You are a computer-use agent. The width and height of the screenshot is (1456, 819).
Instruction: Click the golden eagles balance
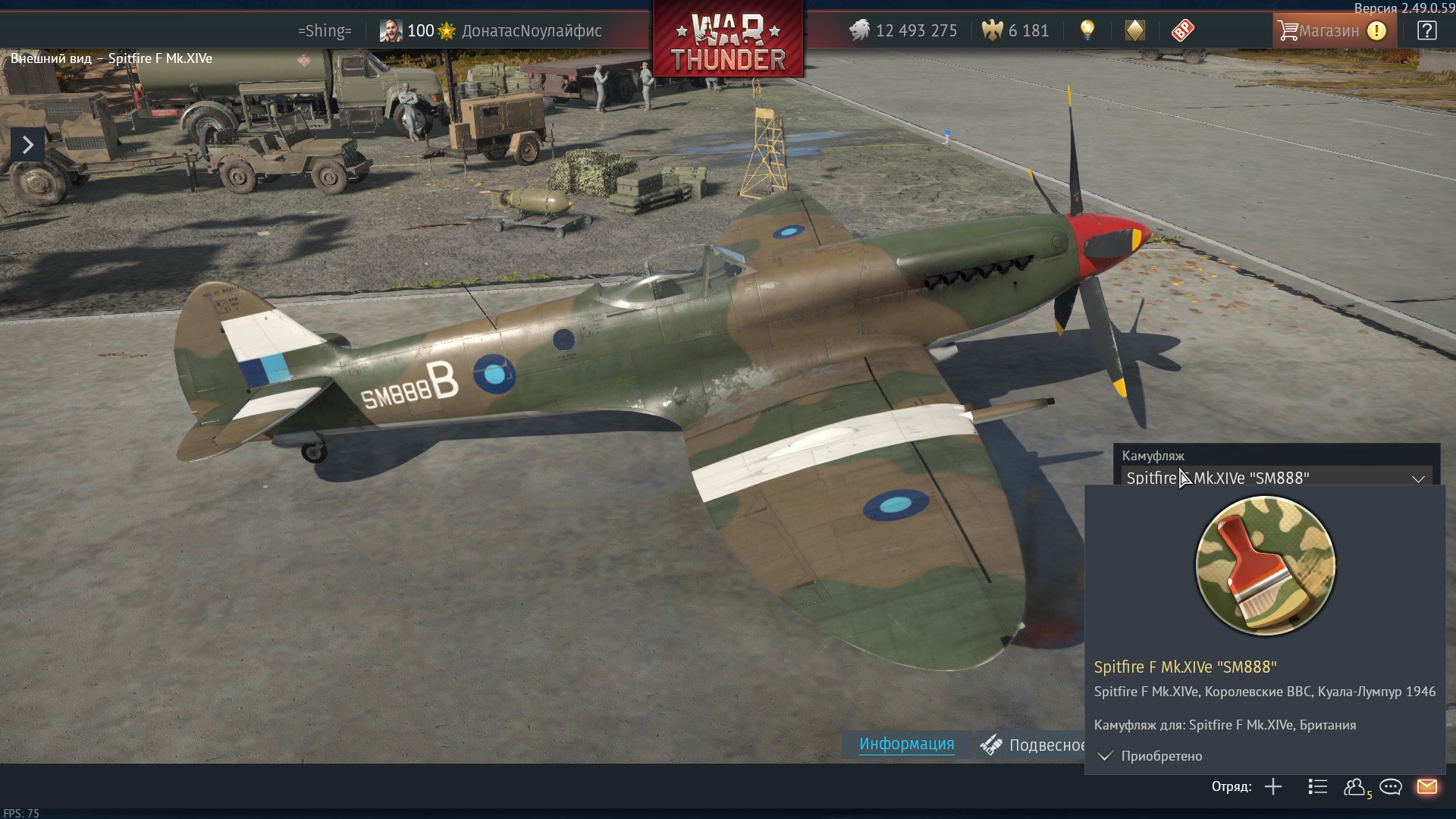tap(1015, 30)
